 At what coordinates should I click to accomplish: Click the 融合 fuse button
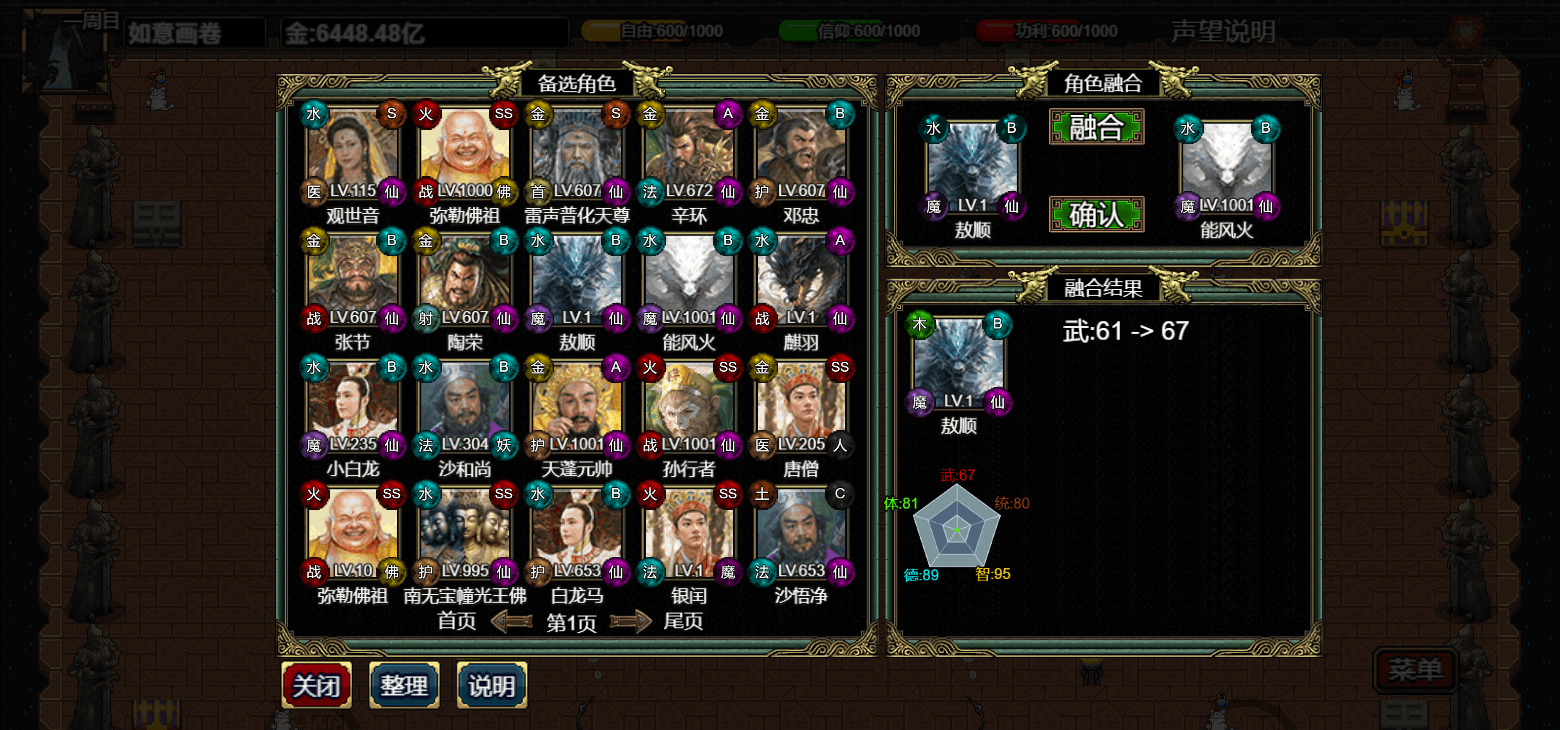[x=1096, y=128]
